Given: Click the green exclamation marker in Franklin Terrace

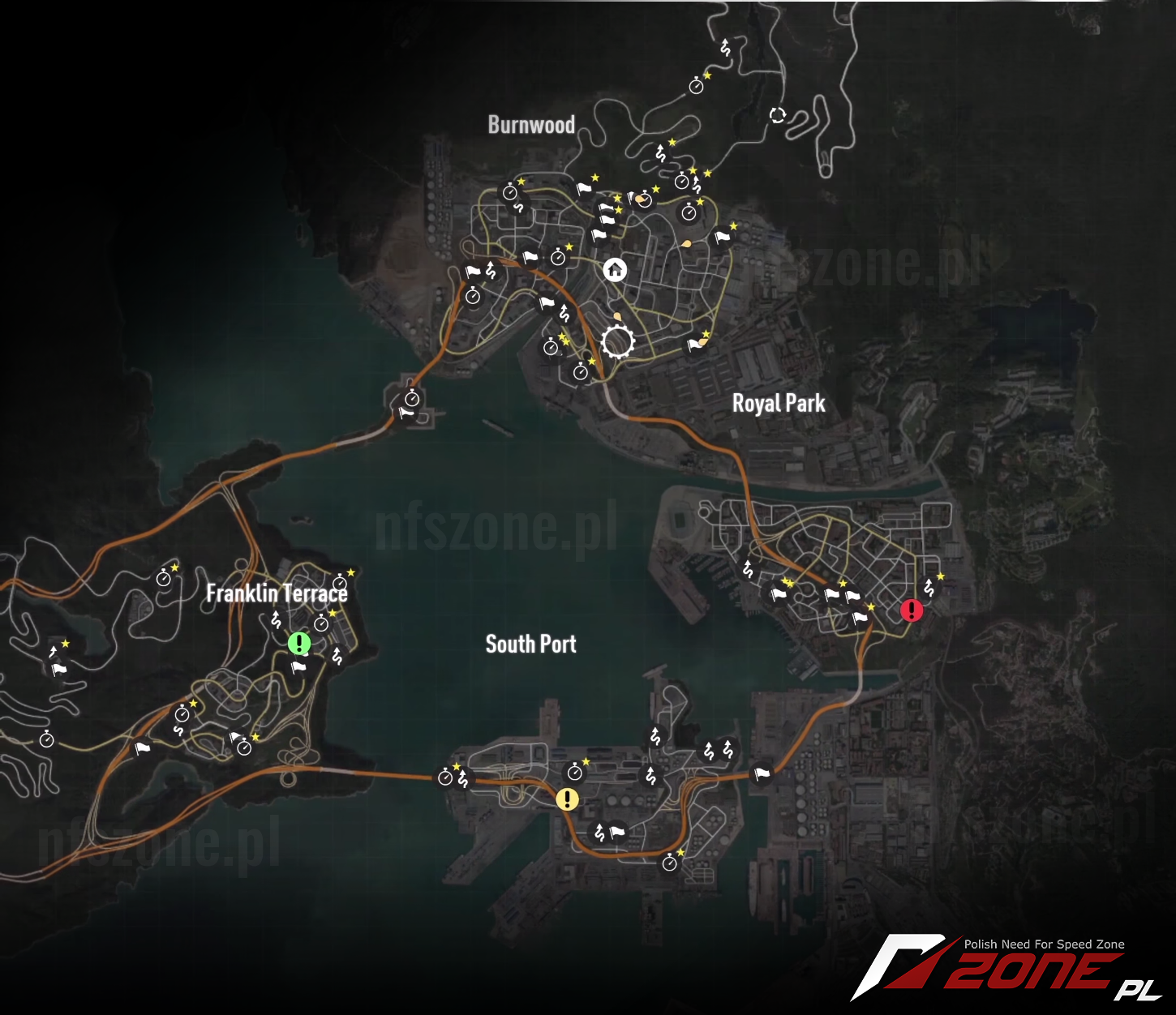Looking at the screenshot, I should (298, 643).
